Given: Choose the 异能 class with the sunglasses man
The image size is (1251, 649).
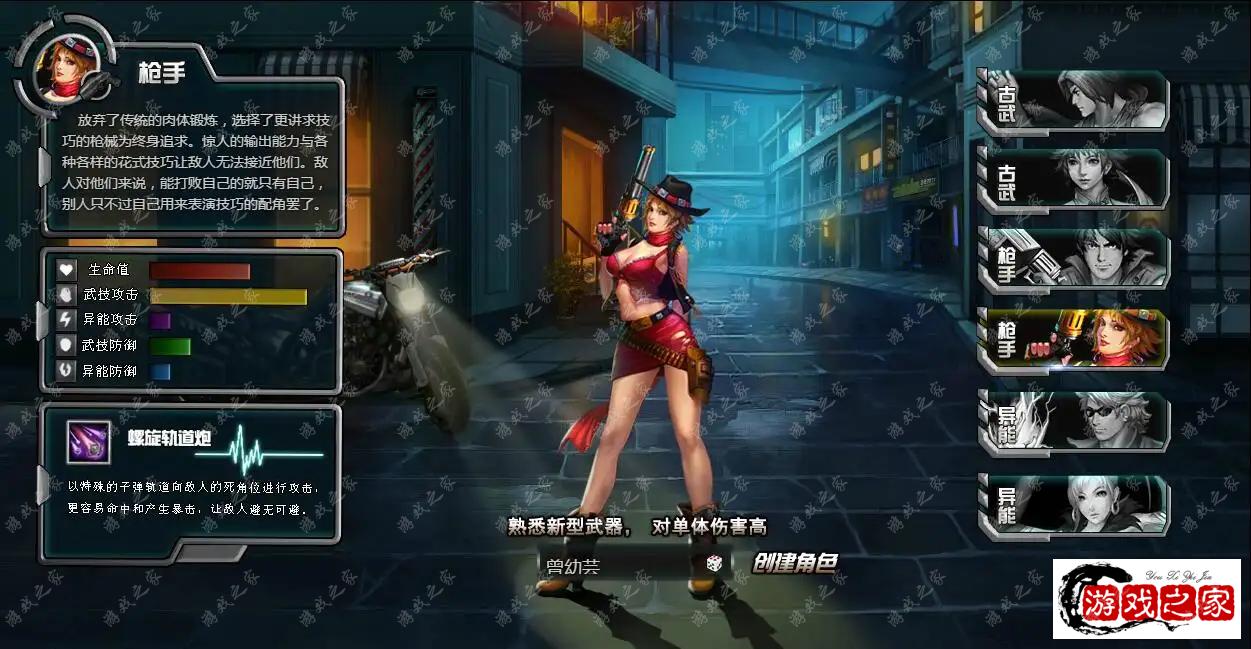Looking at the screenshot, I should (1074, 421).
